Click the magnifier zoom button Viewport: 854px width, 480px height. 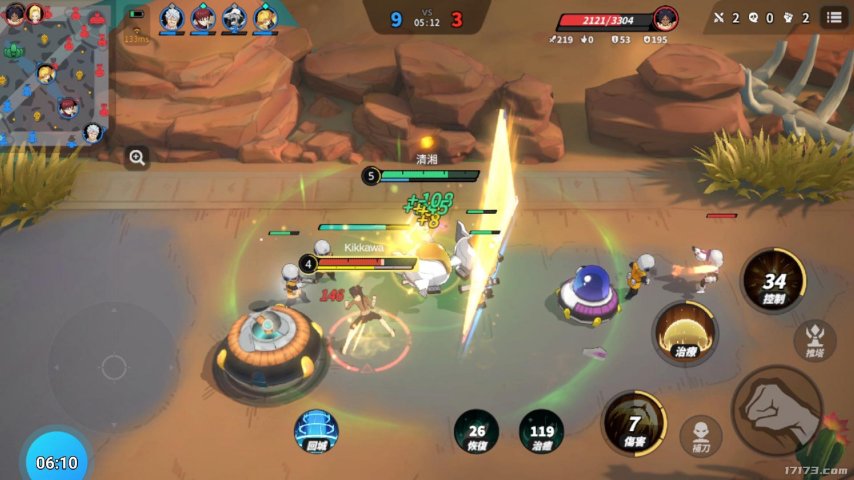click(137, 157)
